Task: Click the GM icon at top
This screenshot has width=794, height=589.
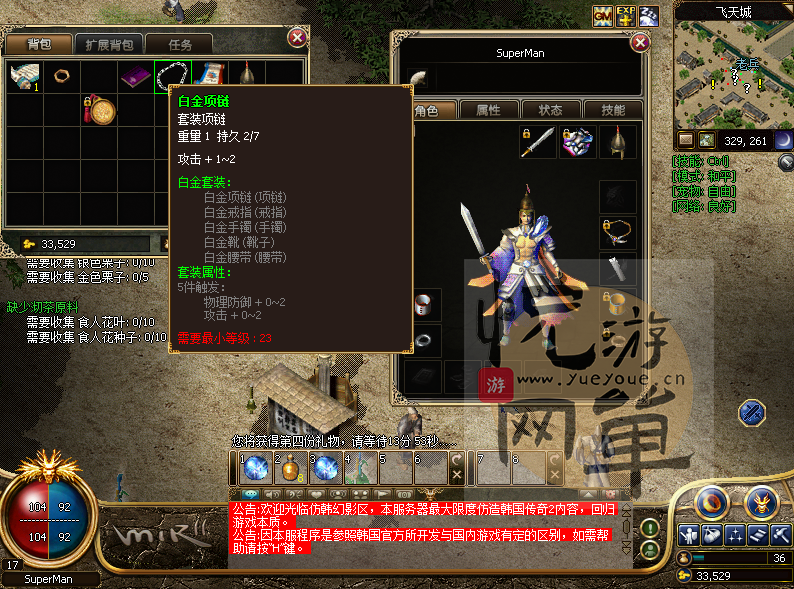Action: pos(603,15)
